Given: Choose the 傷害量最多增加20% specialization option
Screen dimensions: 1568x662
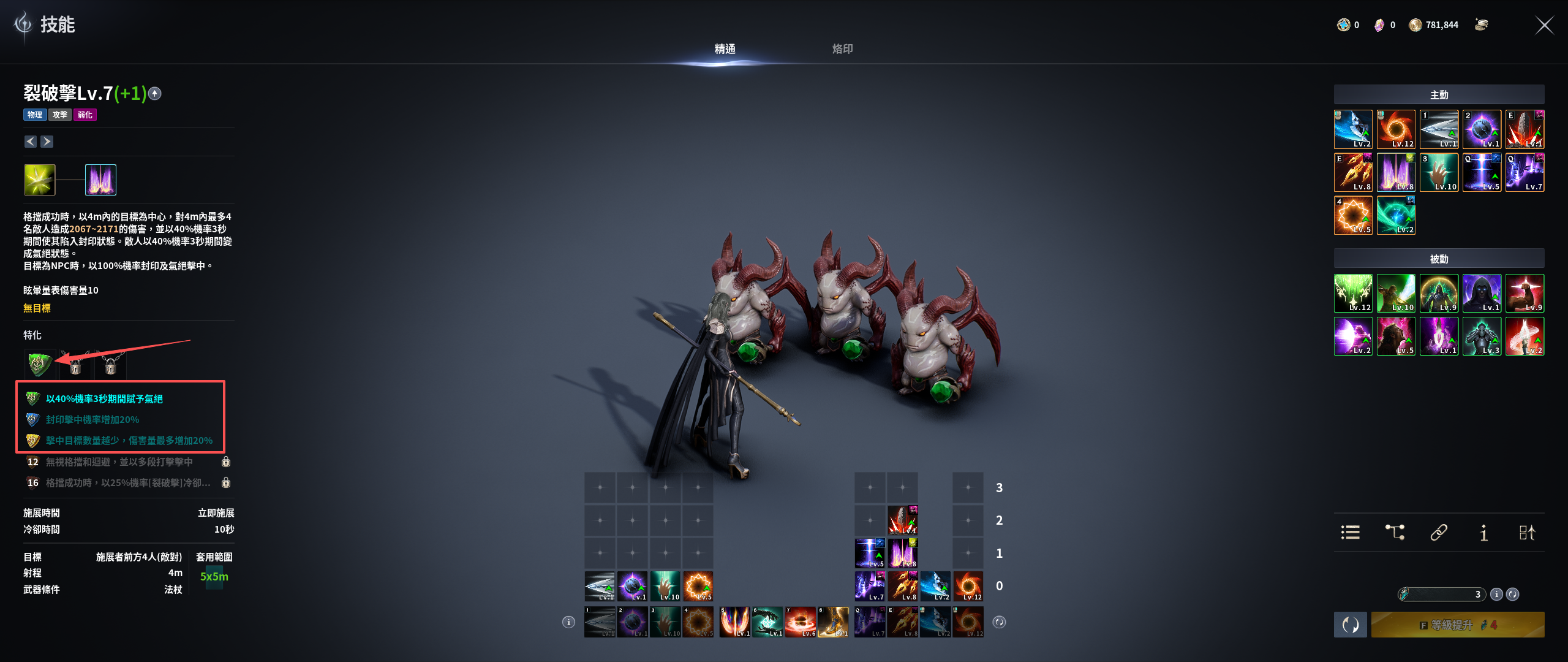Looking at the screenshot, I should tap(129, 441).
